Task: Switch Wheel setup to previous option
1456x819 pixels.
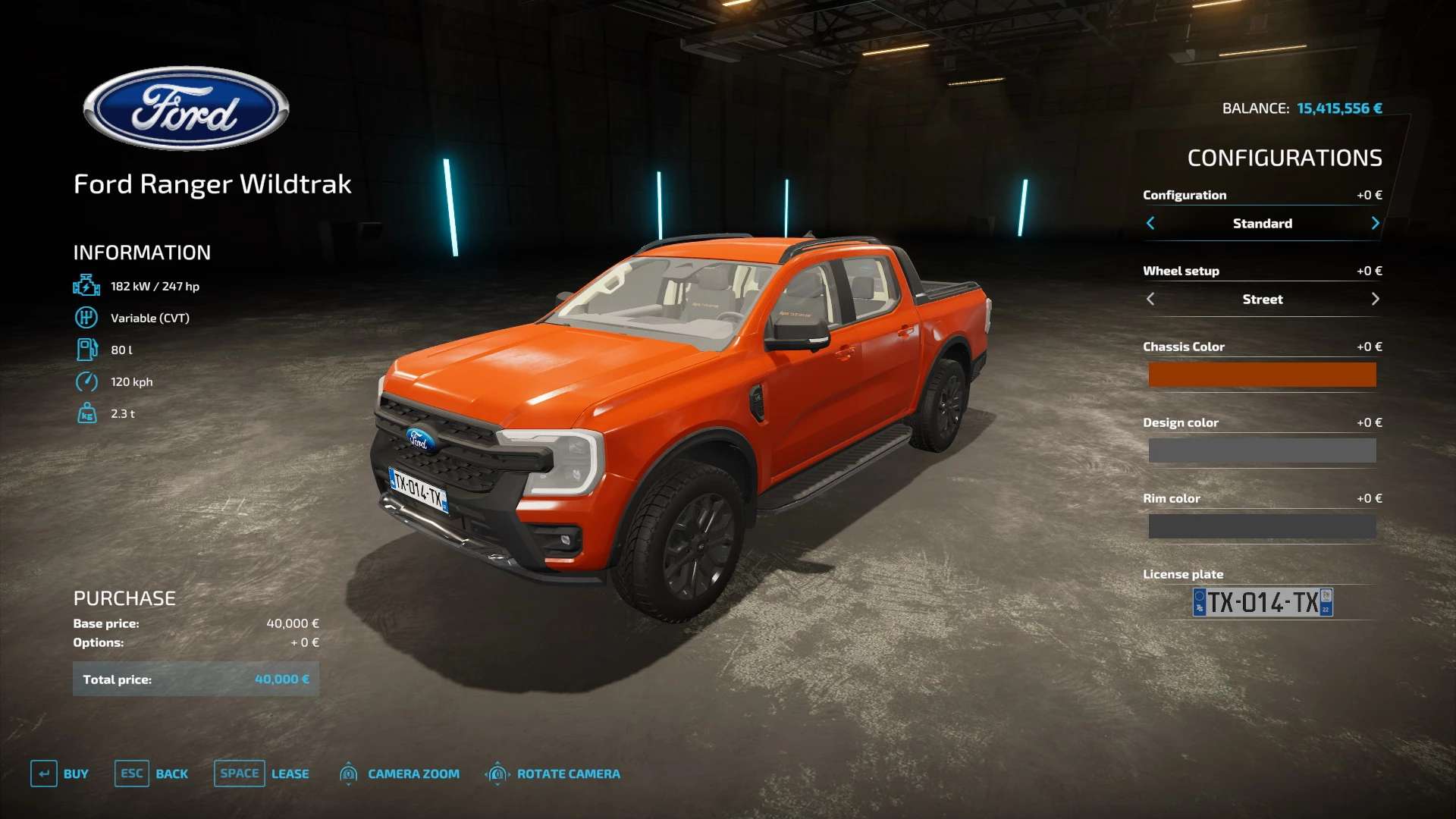Action: (1150, 299)
